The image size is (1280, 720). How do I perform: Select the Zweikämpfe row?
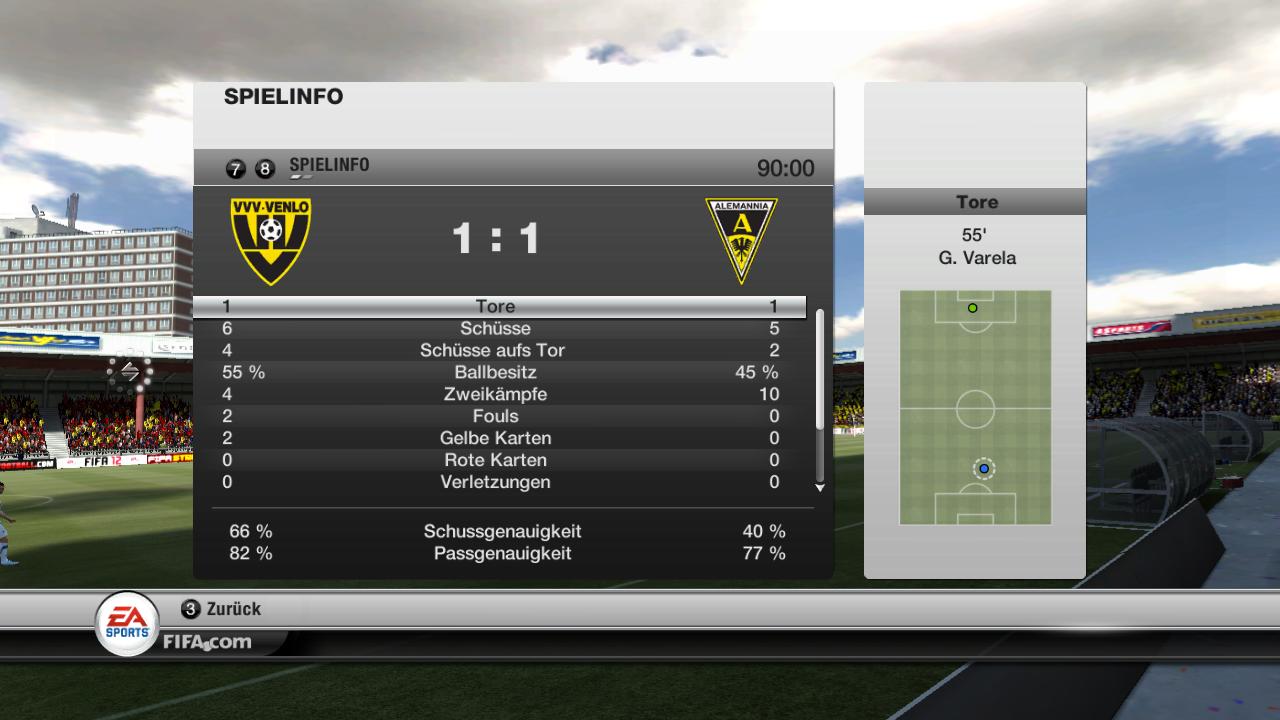click(x=497, y=394)
